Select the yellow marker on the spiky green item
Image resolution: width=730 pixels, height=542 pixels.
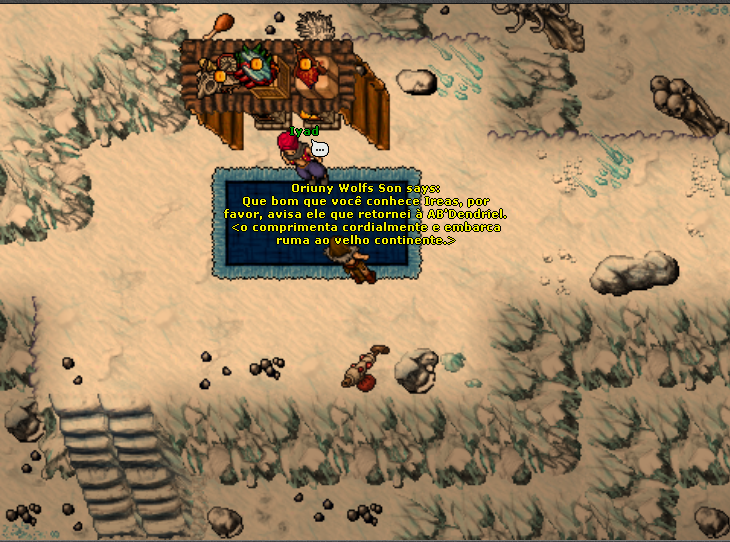pos(255,65)
